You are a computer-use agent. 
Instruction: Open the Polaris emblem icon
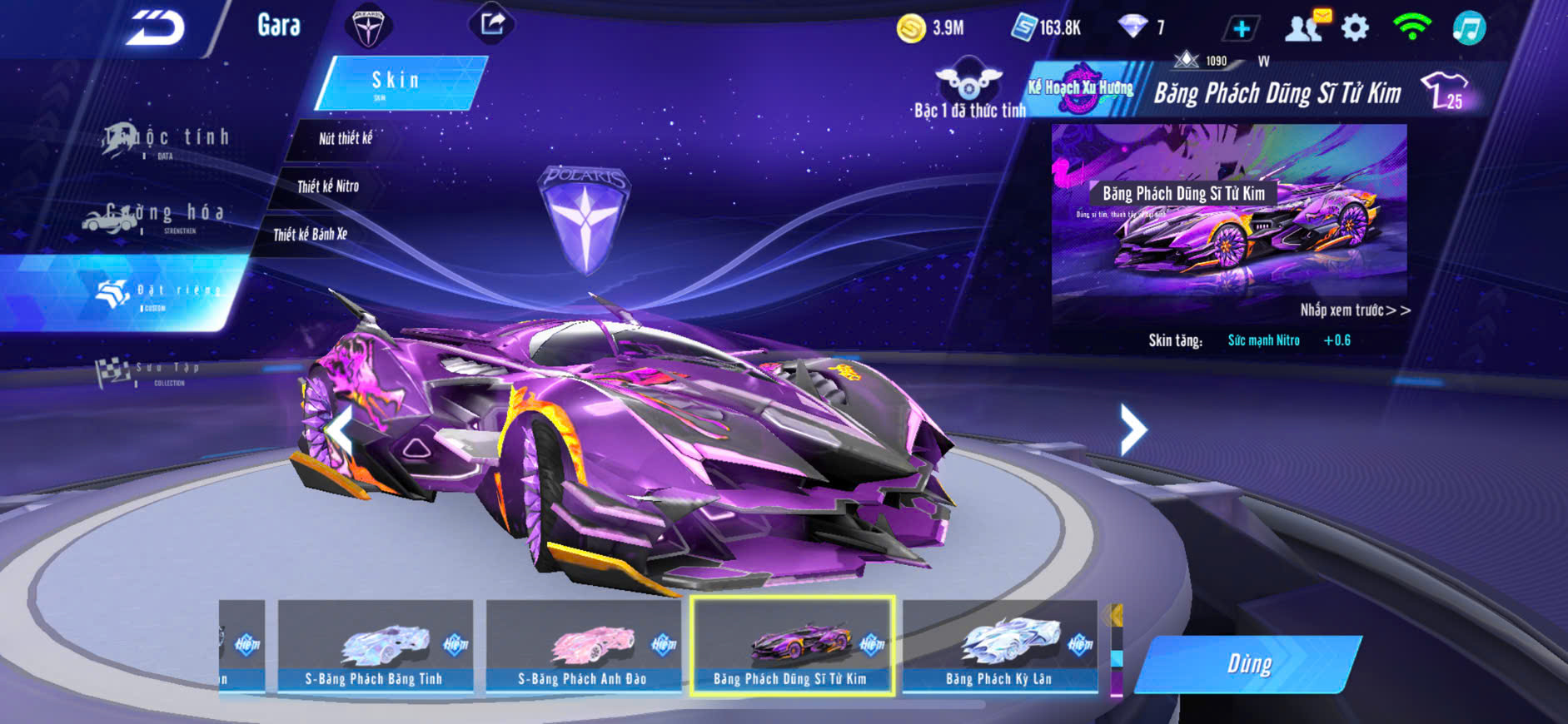[x=368, y=27]
